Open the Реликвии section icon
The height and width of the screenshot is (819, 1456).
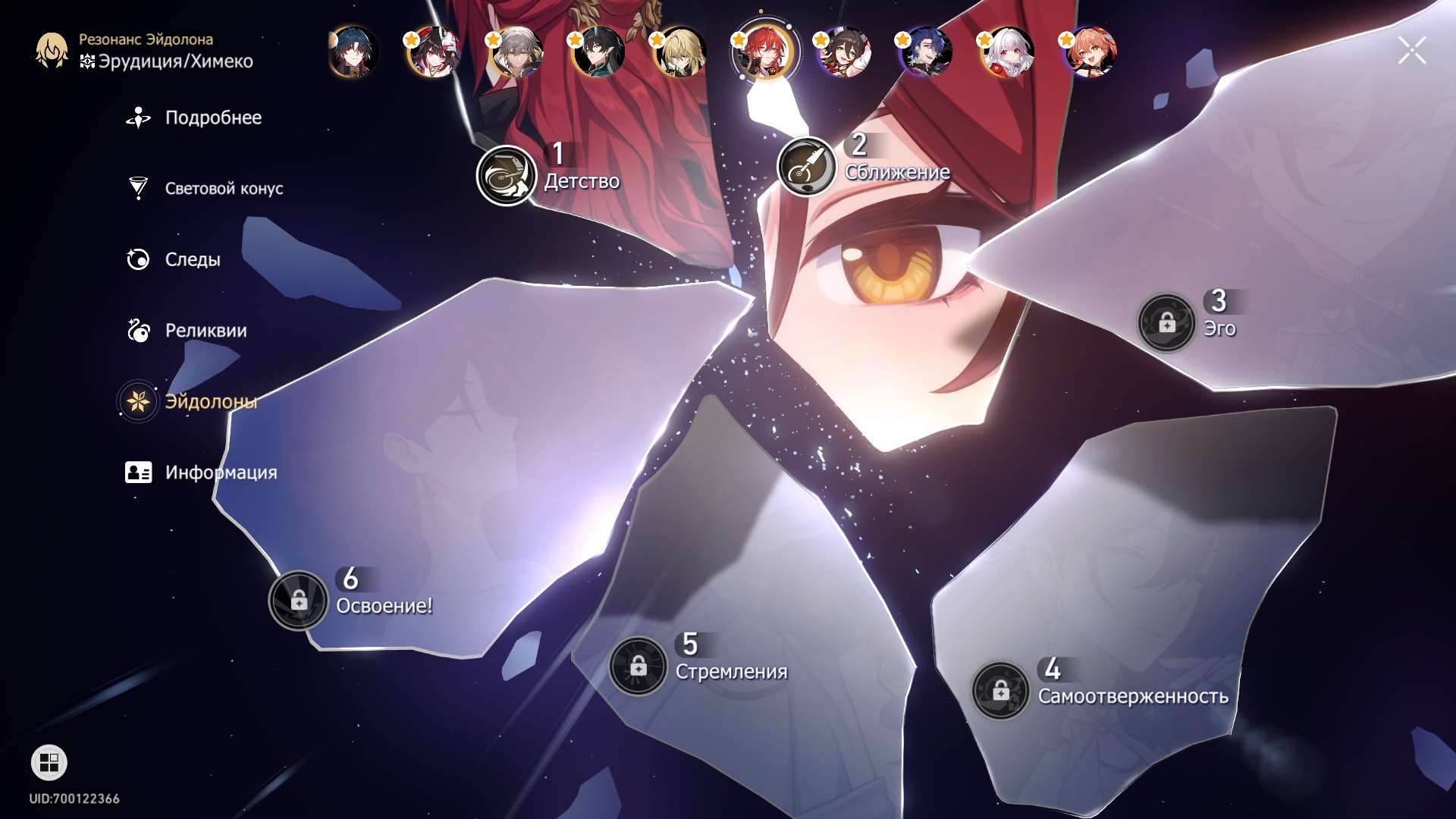point(137,331)
